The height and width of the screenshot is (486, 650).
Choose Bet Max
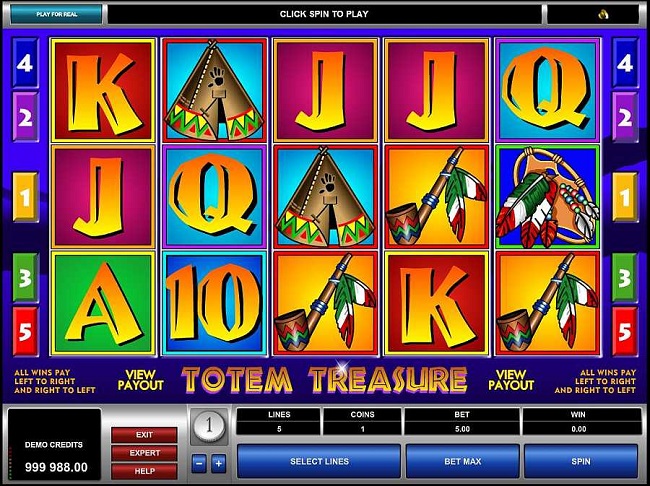[x=463, y=461]
